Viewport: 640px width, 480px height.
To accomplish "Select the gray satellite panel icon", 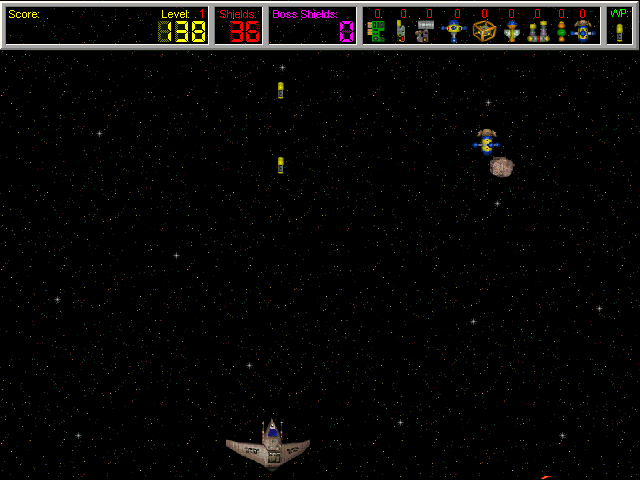I will 426,31.
